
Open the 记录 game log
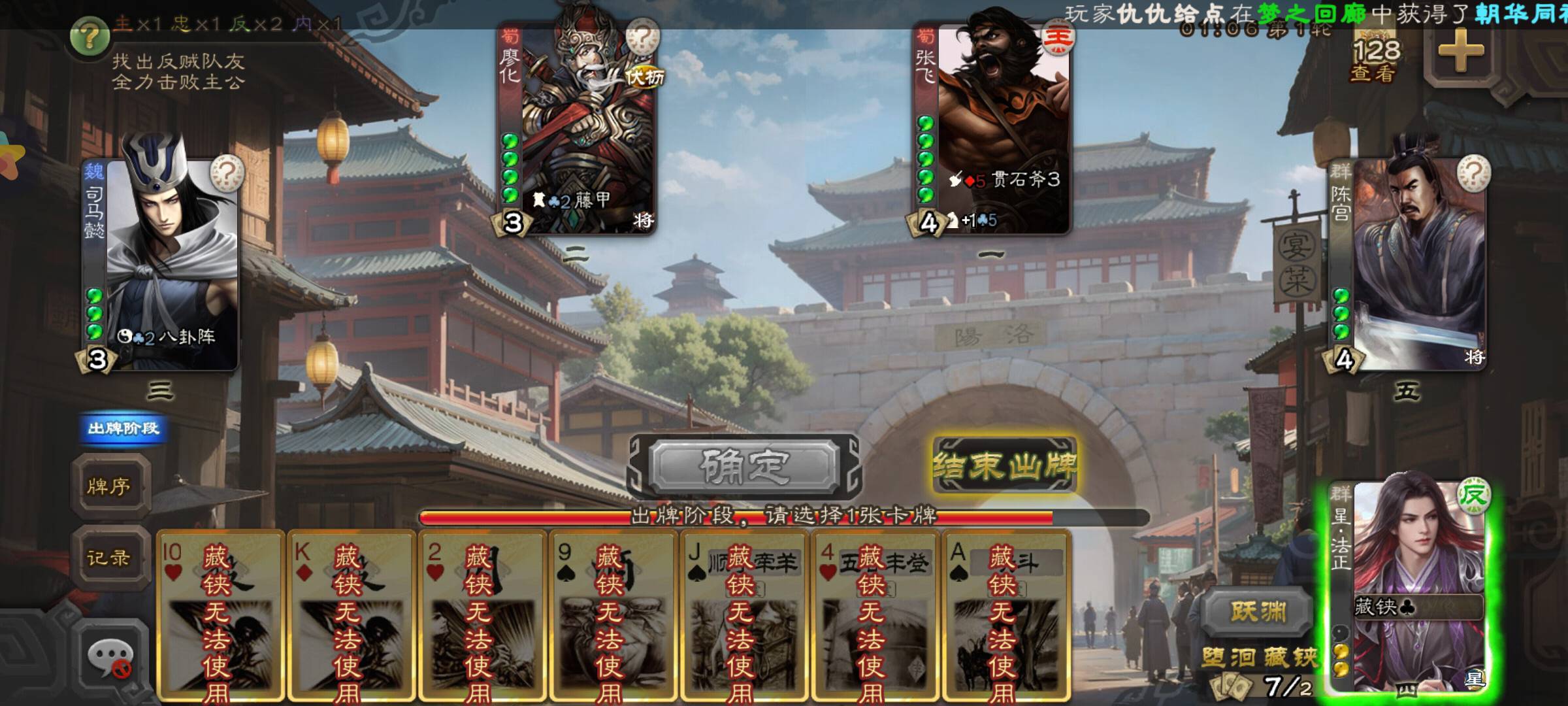[109, 558]
